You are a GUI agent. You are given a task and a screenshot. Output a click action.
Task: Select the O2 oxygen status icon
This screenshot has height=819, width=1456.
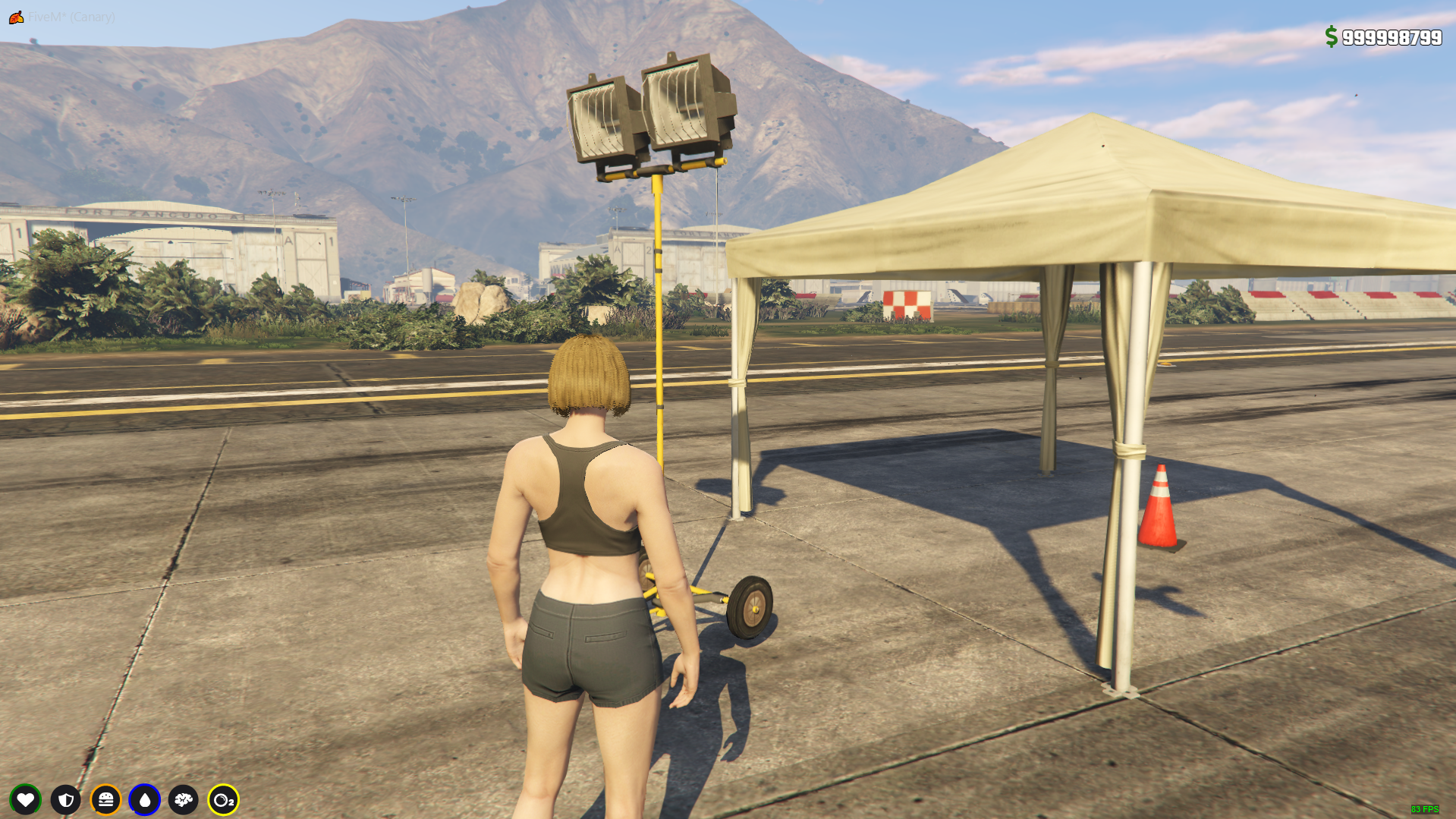coord(223,799)
